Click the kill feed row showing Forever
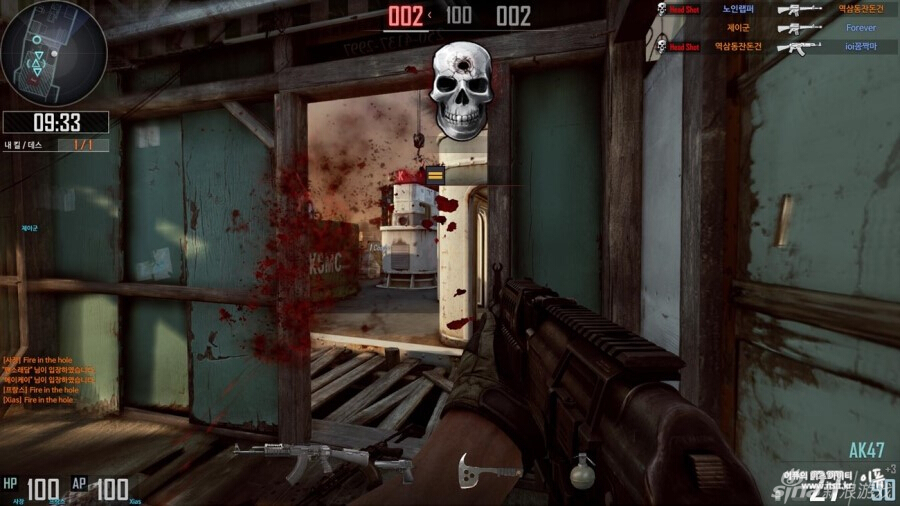This screenshot has width=900, height=507. (780, 28)
